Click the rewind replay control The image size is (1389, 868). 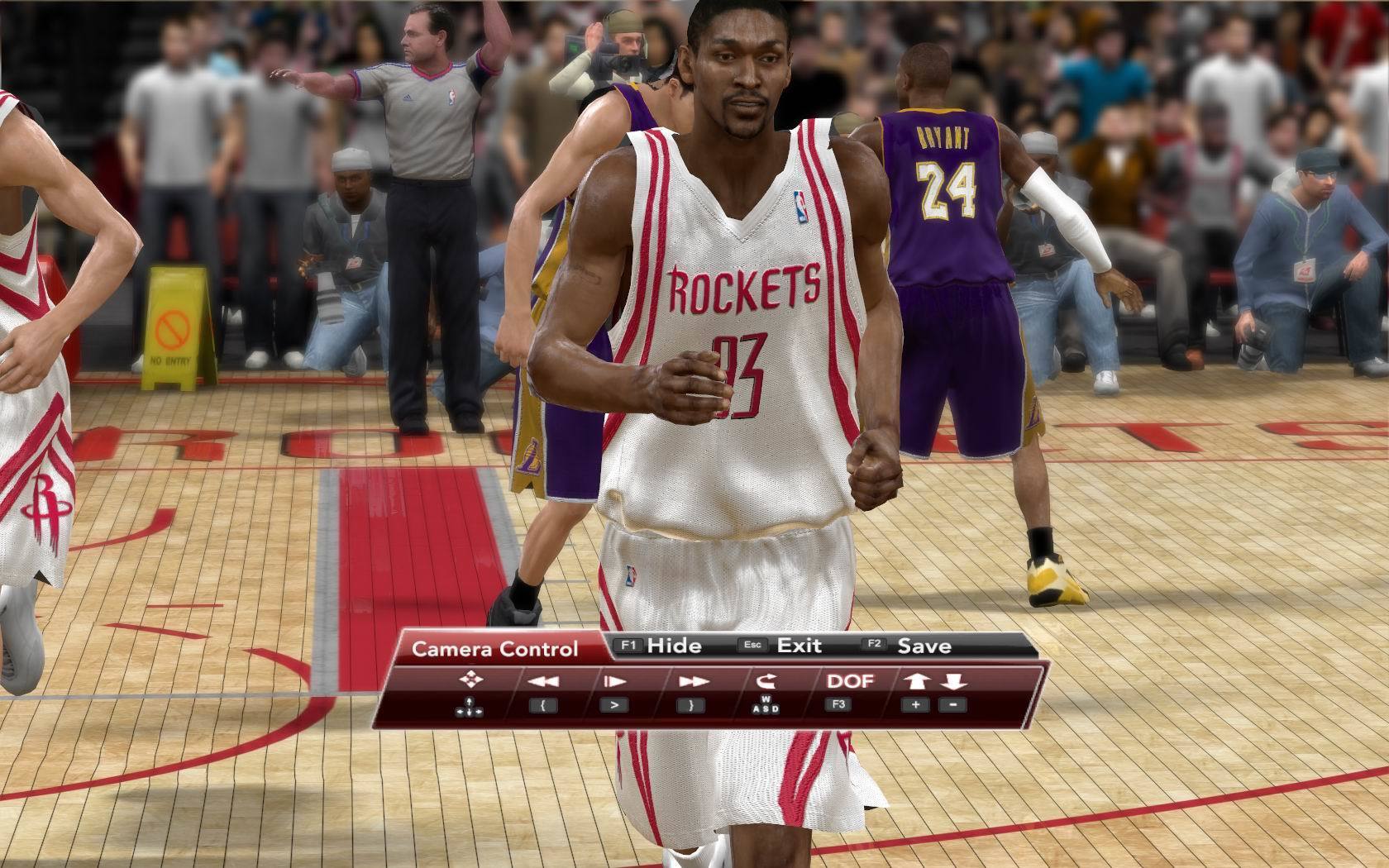(x=542, y=682)
